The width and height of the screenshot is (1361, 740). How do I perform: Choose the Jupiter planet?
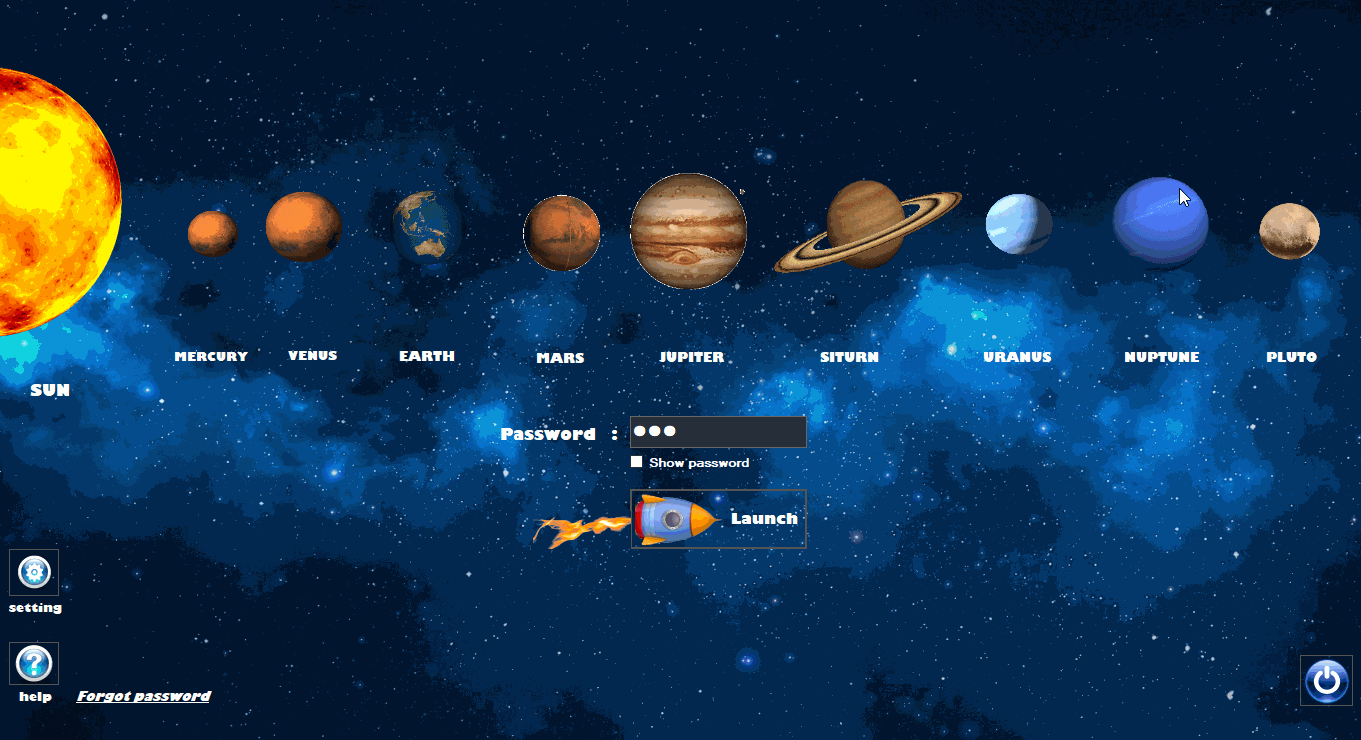[x=689, y=231]
